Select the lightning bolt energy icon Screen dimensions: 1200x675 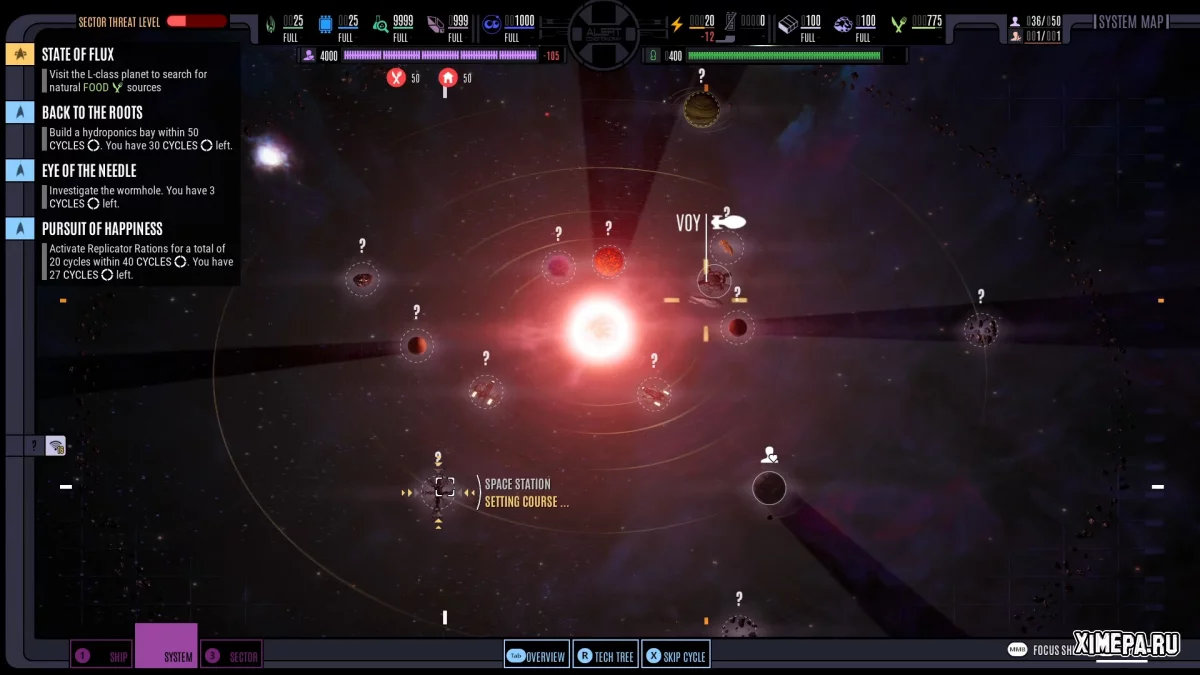tap(677, 24)
